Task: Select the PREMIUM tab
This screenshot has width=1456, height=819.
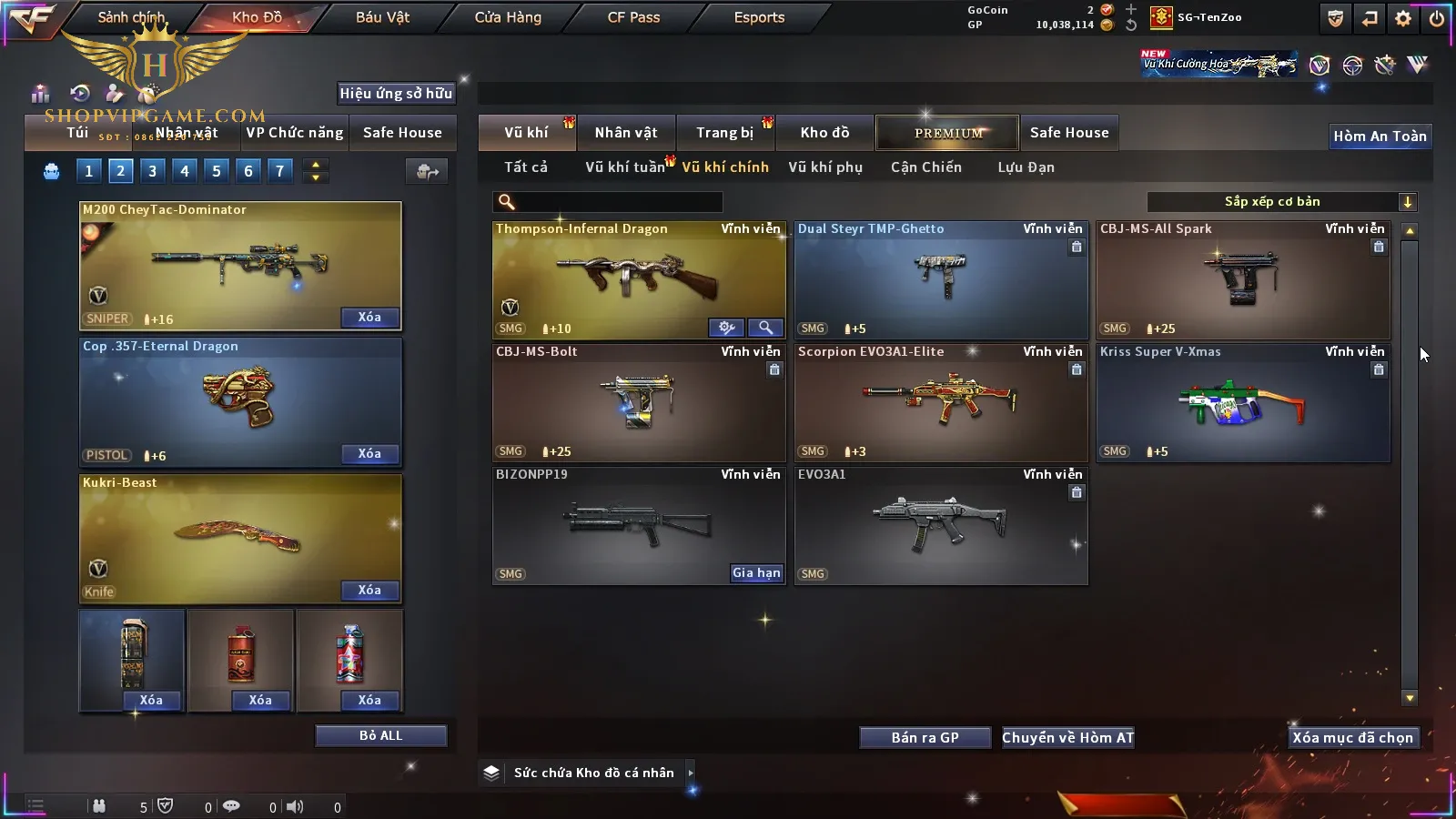Action: [x=947, y=133]
